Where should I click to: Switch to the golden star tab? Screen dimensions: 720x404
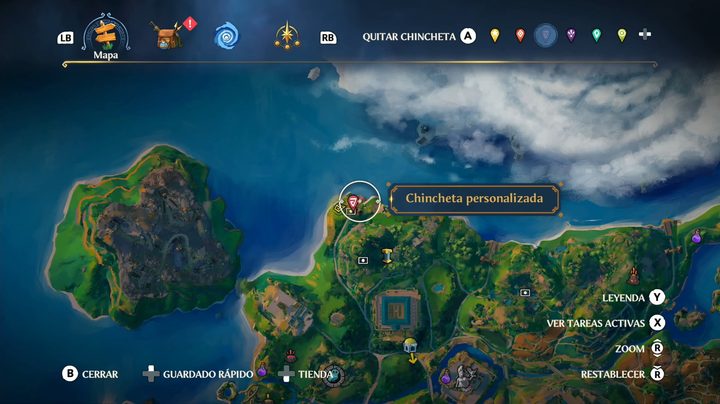[x=287, y=37]
